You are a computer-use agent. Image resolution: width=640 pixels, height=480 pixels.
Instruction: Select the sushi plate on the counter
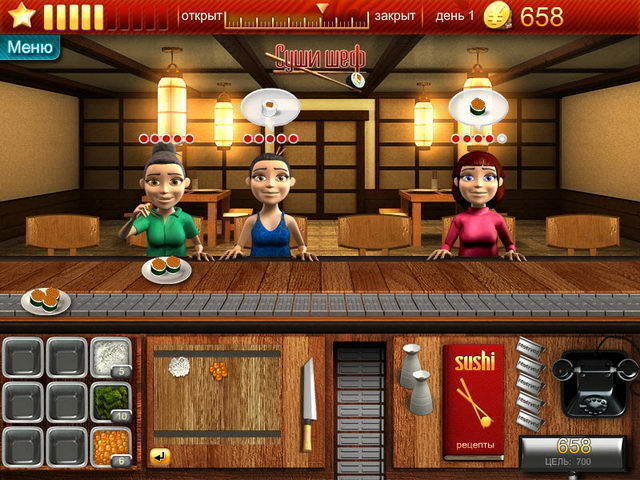pos(166,268)
